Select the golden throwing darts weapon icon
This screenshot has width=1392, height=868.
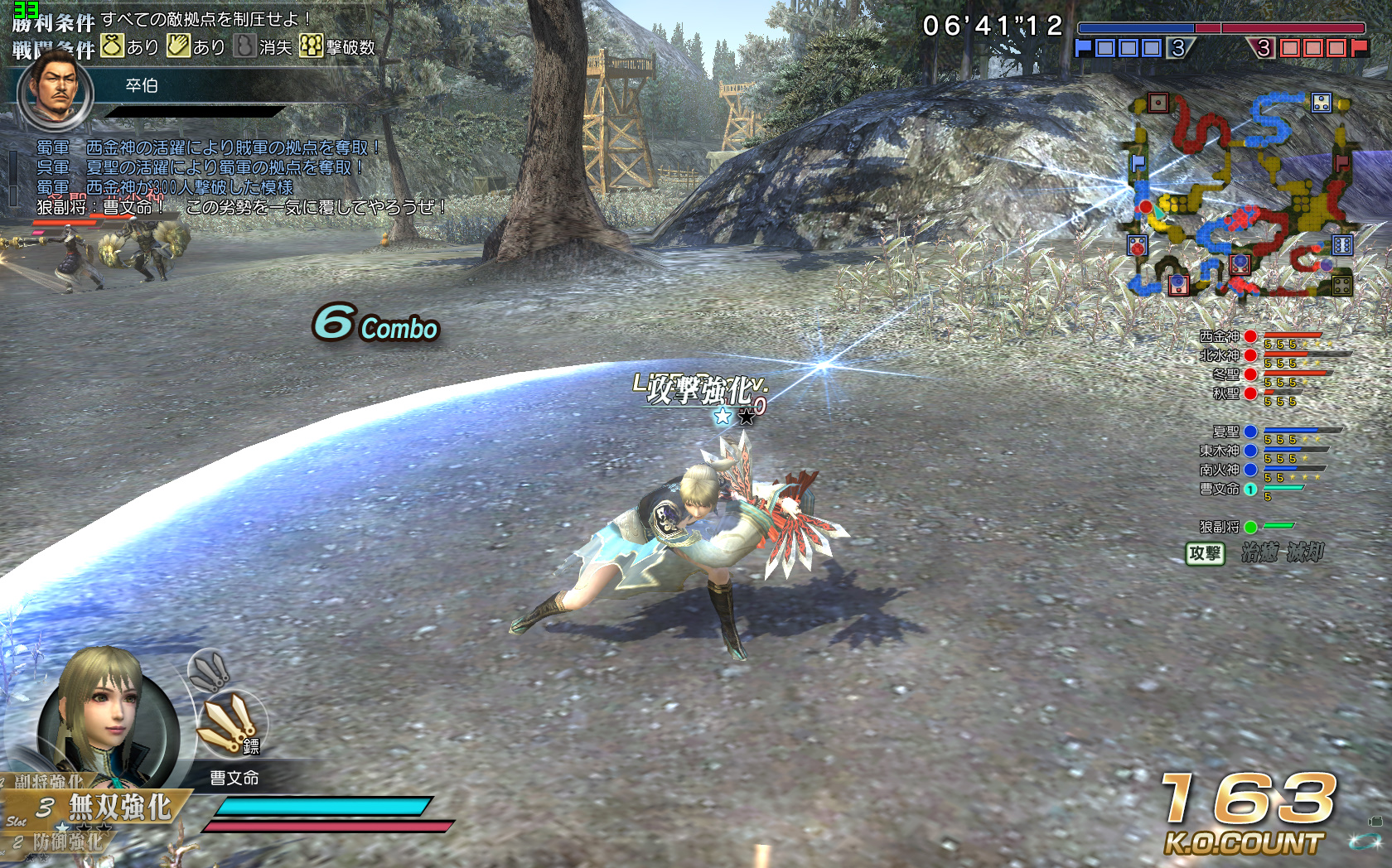coord(230,723)
